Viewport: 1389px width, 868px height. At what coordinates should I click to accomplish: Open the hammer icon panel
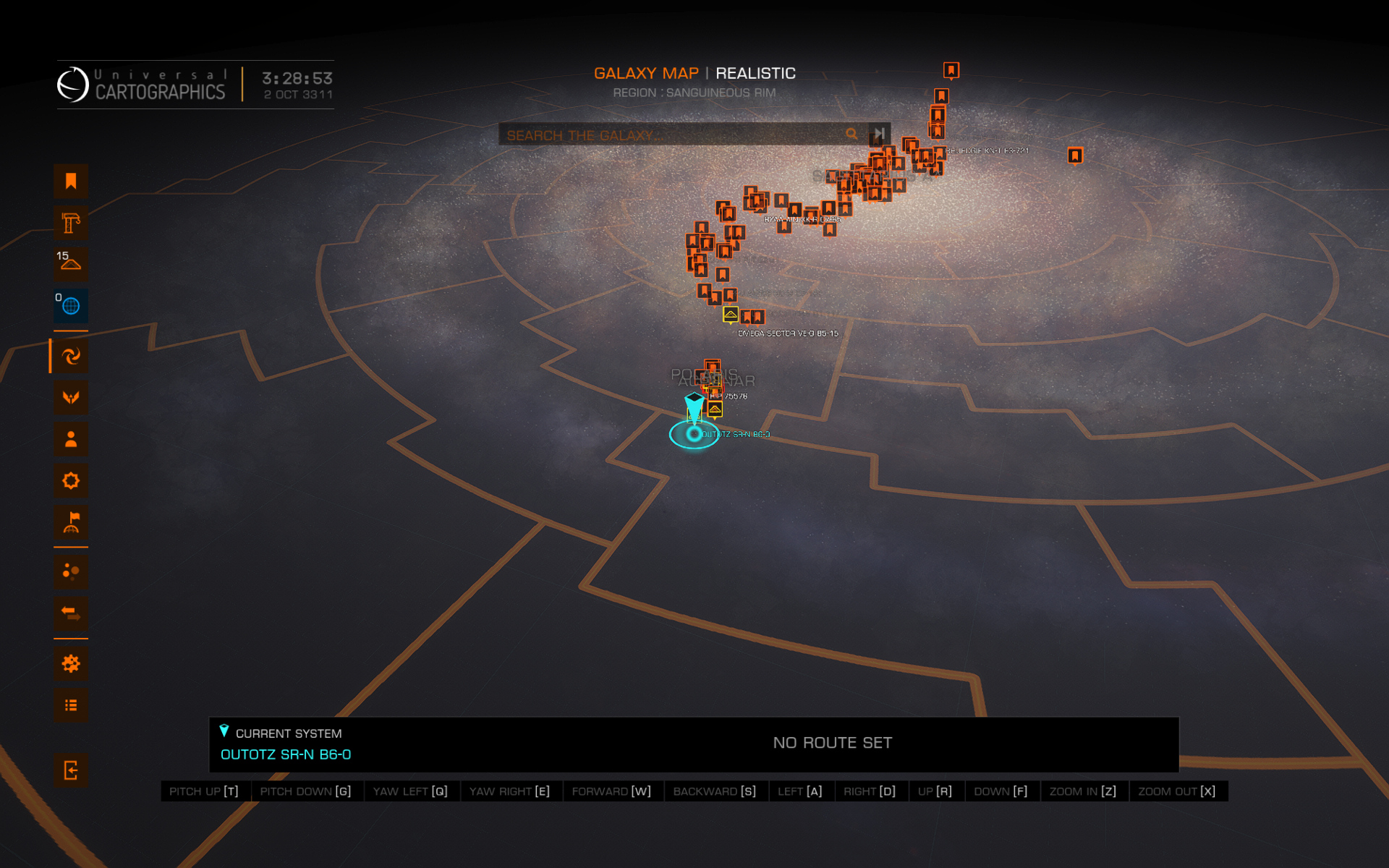click(x=71, y=223)
